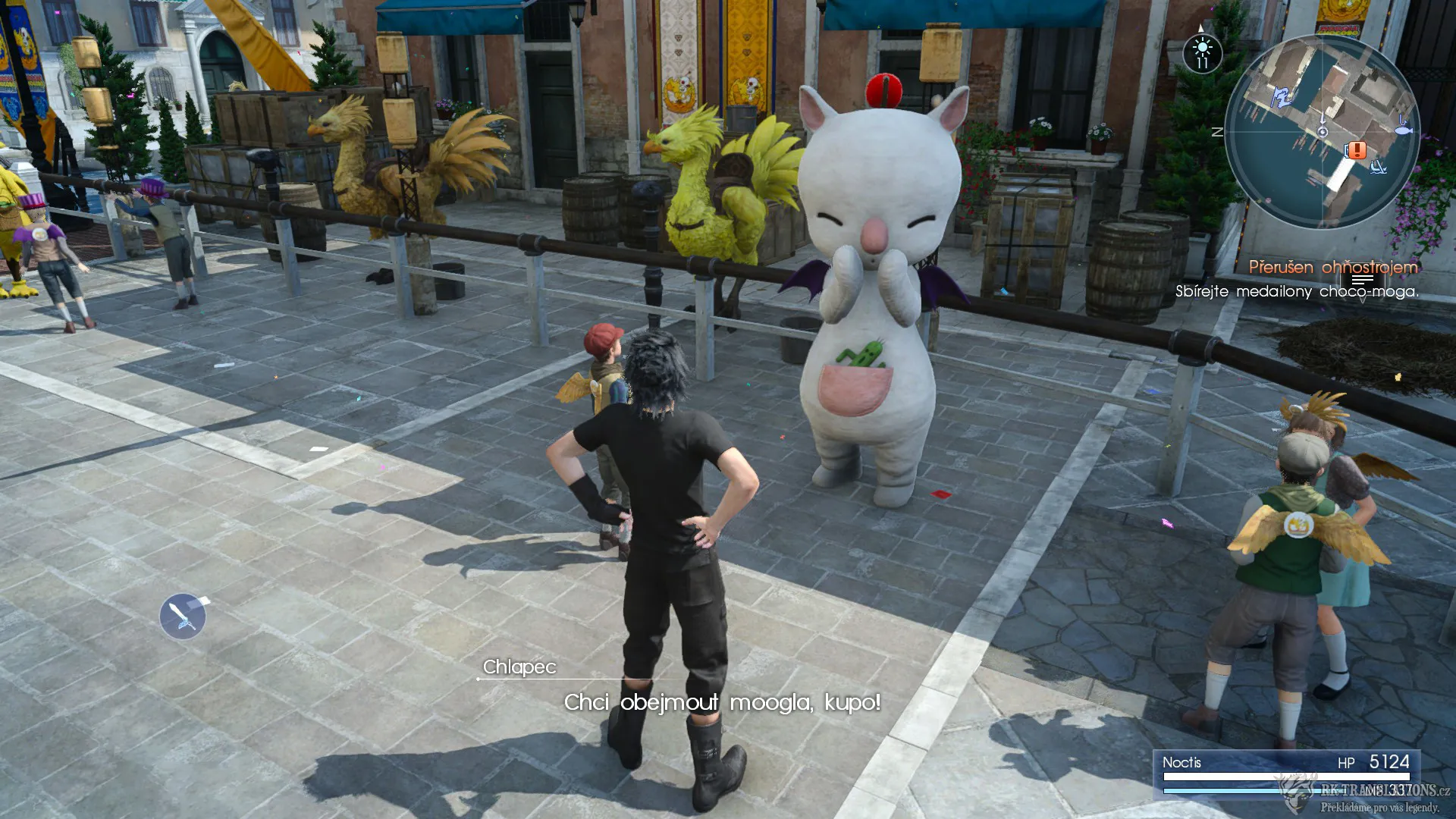Image resolution: width=1456 pixels, height=819 pixels.
Task: Click the fishing spot fish icon on minimap
Action: (1403, 129)
